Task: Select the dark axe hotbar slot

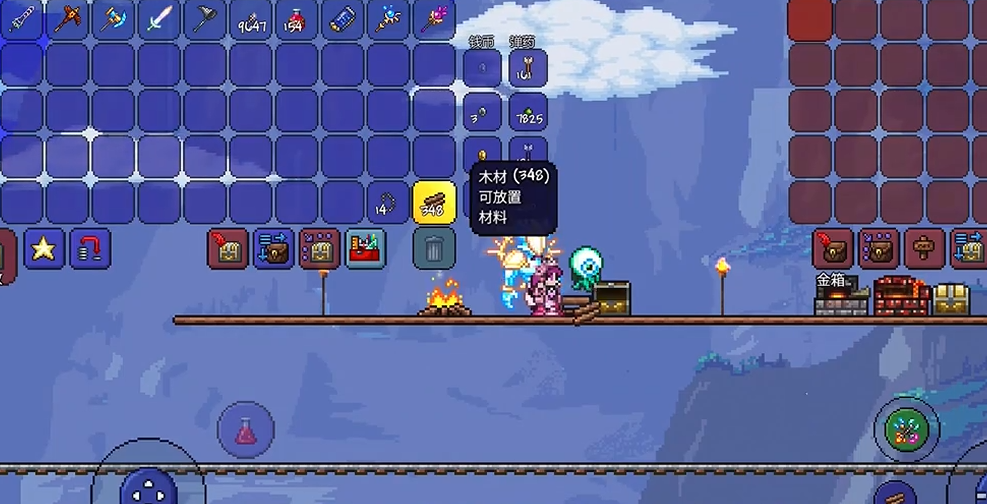Action: coord(205,19)
